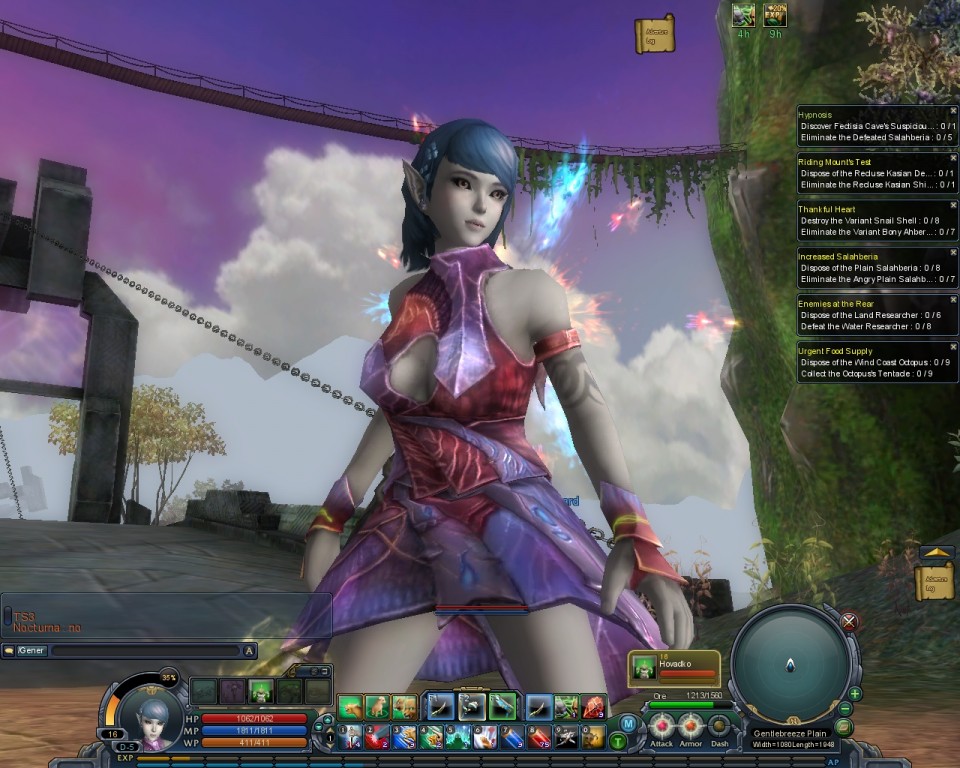Click the blue M round button

tap(628, 723)
